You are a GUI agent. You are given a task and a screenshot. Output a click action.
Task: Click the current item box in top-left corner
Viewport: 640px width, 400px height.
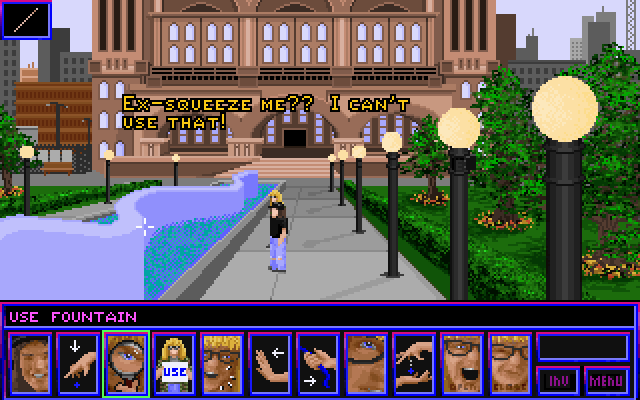click(x=24, y=20)
